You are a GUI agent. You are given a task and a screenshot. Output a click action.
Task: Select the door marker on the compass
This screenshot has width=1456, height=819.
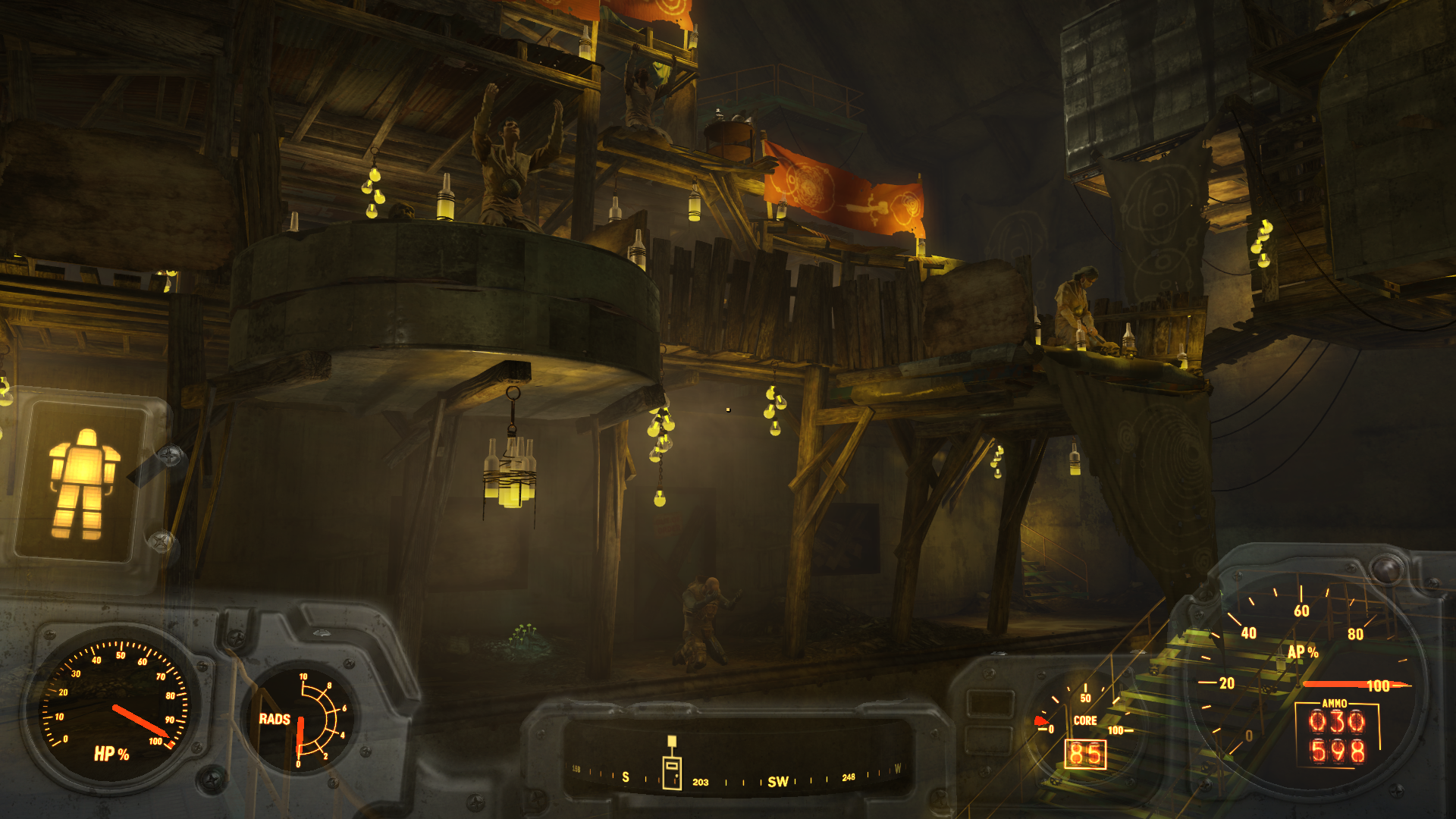click(x=672, y=772)
